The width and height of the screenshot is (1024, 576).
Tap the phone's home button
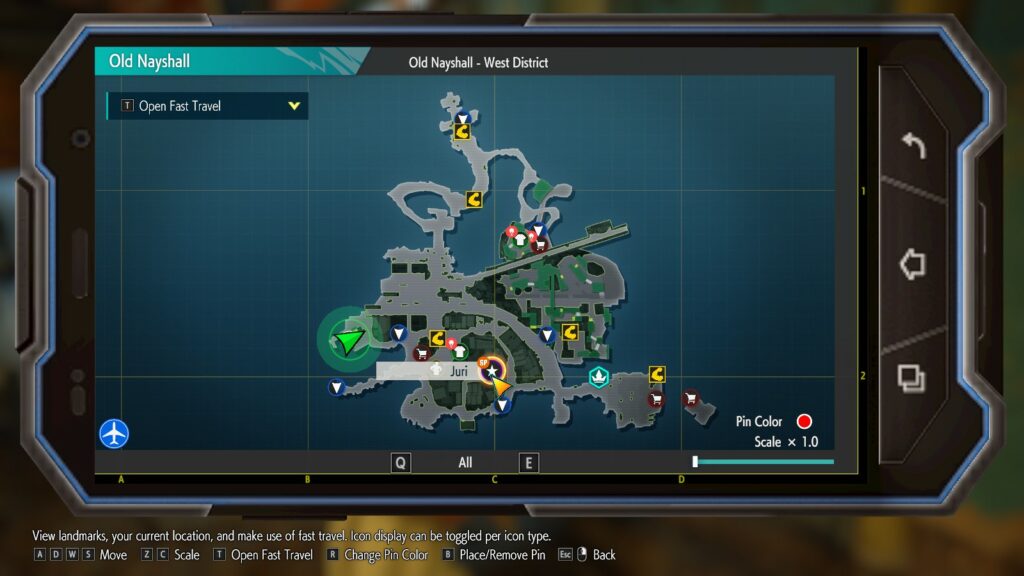[x=912, y=264]
